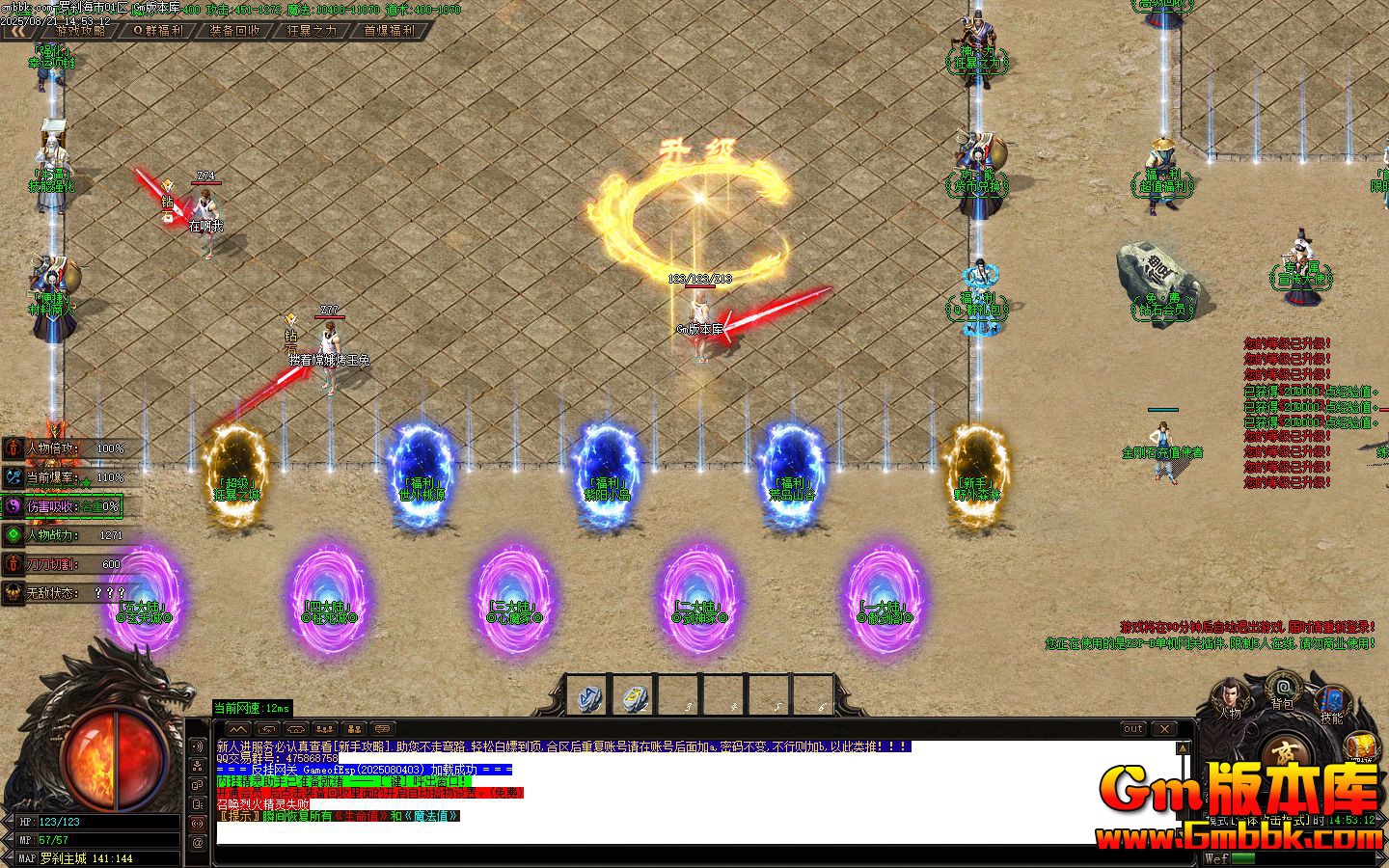
Task: Click the 新手攻略 link in chat
Action: (357, 745)
